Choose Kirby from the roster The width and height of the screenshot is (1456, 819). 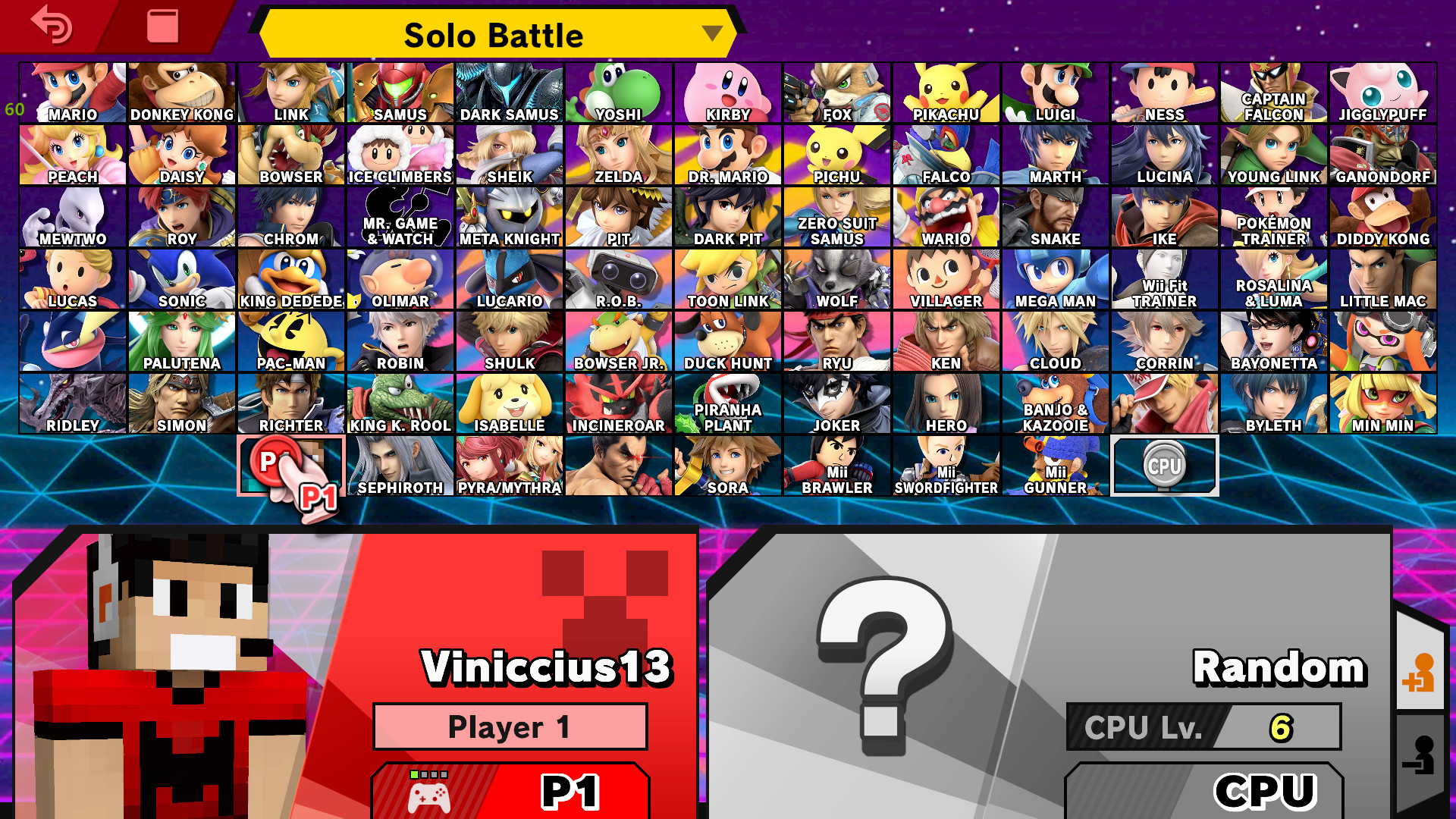(x=726, y=91)
